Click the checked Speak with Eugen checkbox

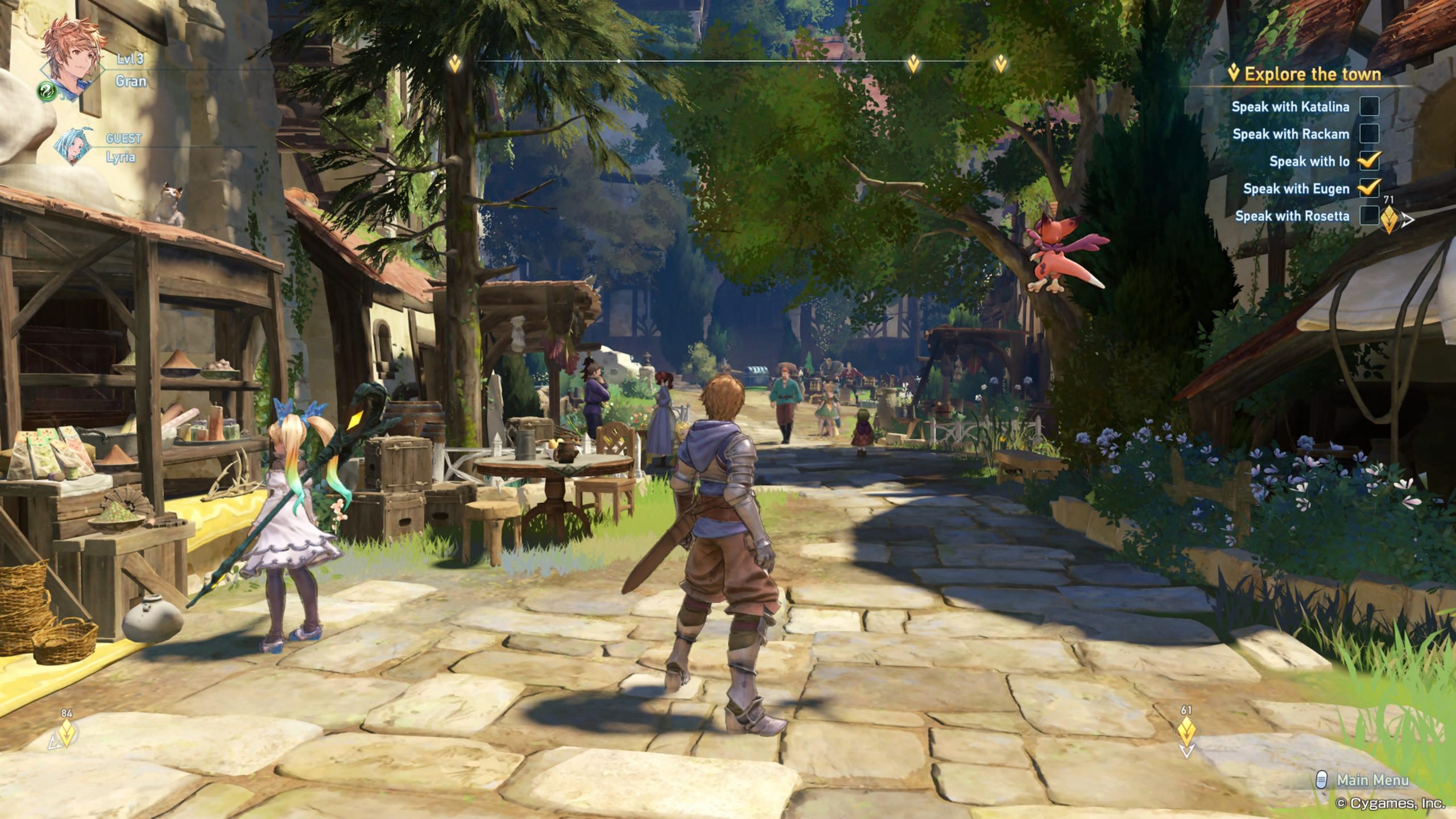(1369, 188)
